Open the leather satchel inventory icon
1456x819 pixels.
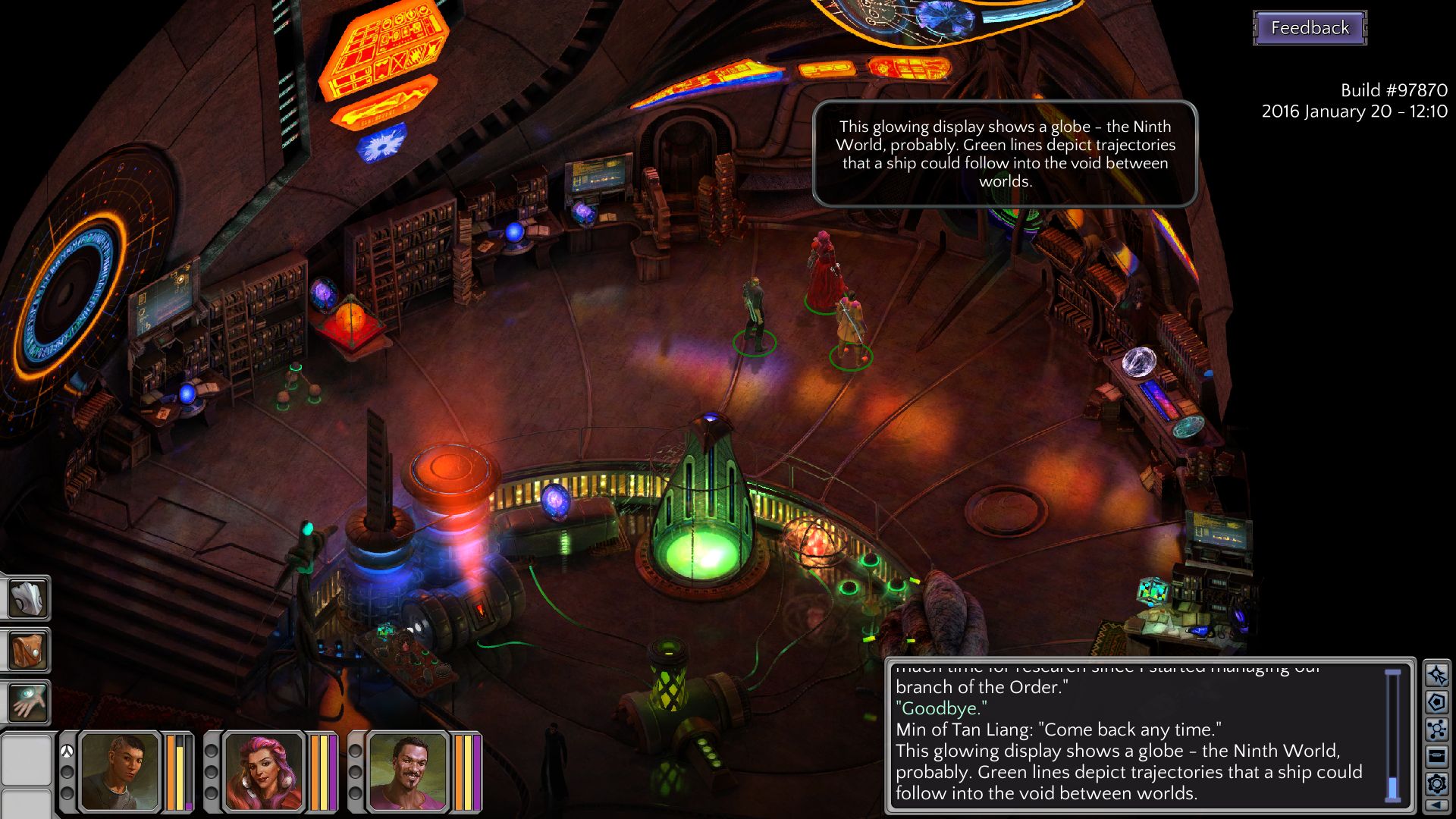coord(27,650)
